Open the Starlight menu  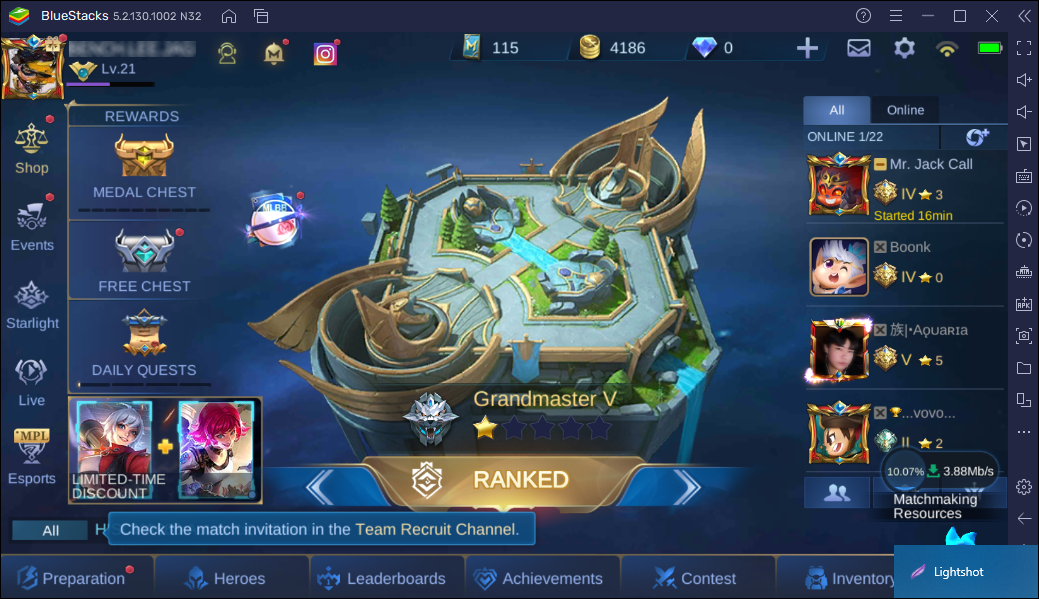tap(32, 305)
